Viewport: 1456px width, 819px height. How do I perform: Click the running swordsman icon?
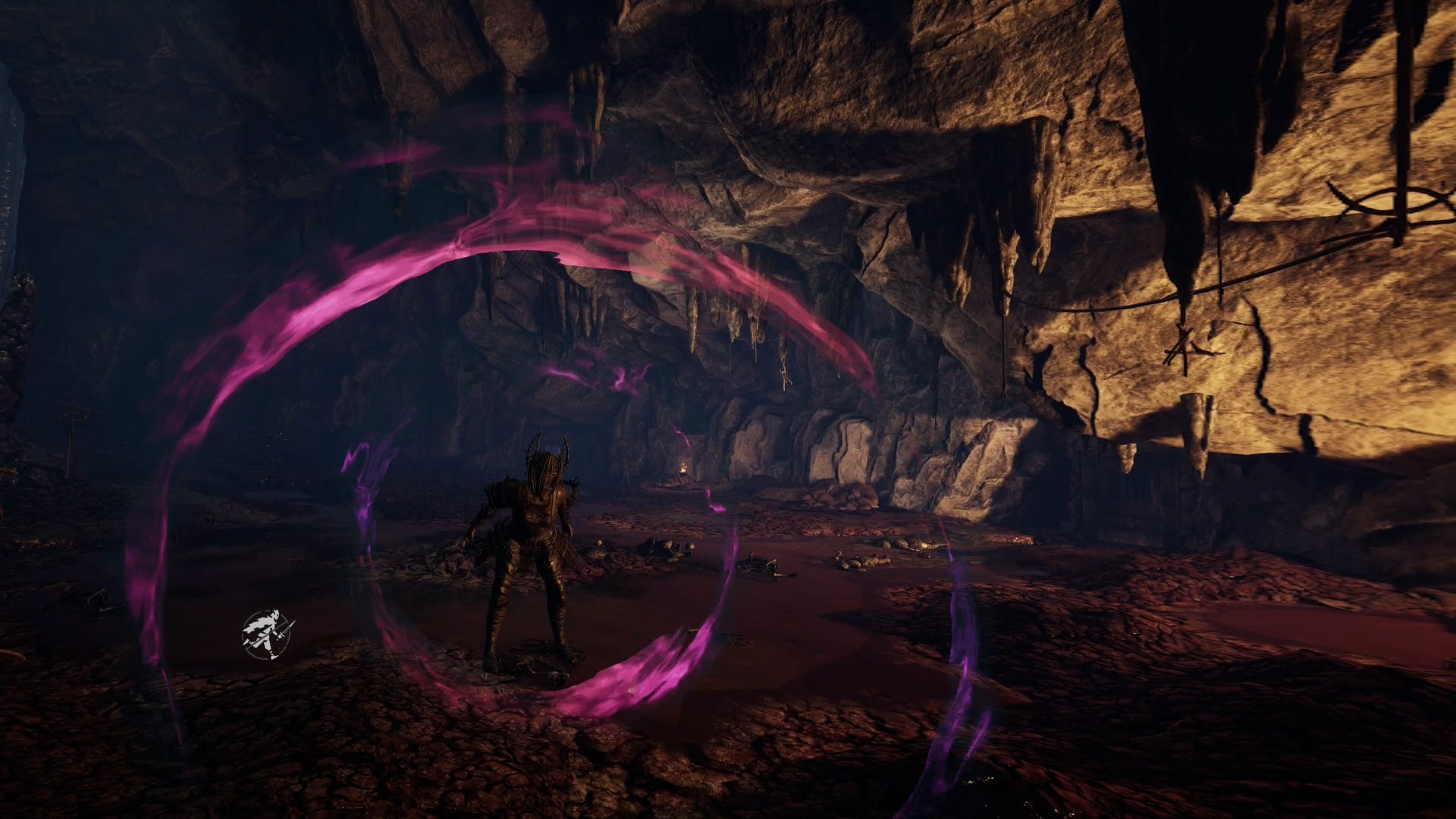[x=266, y=635]
